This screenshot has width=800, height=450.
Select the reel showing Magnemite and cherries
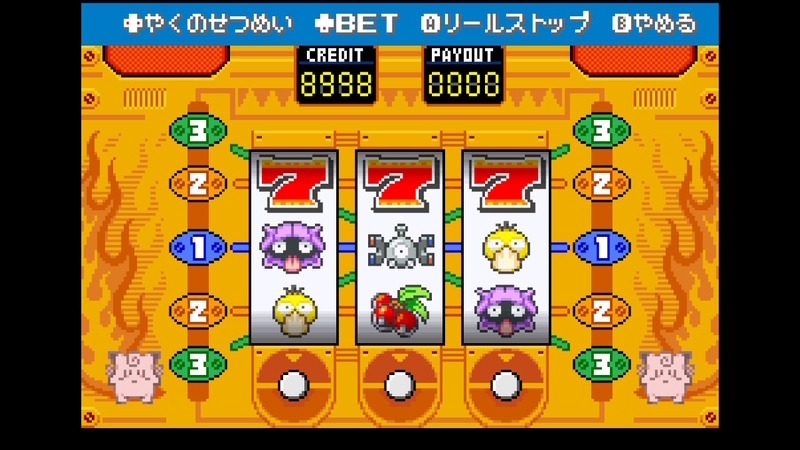(x=399, y=248)
